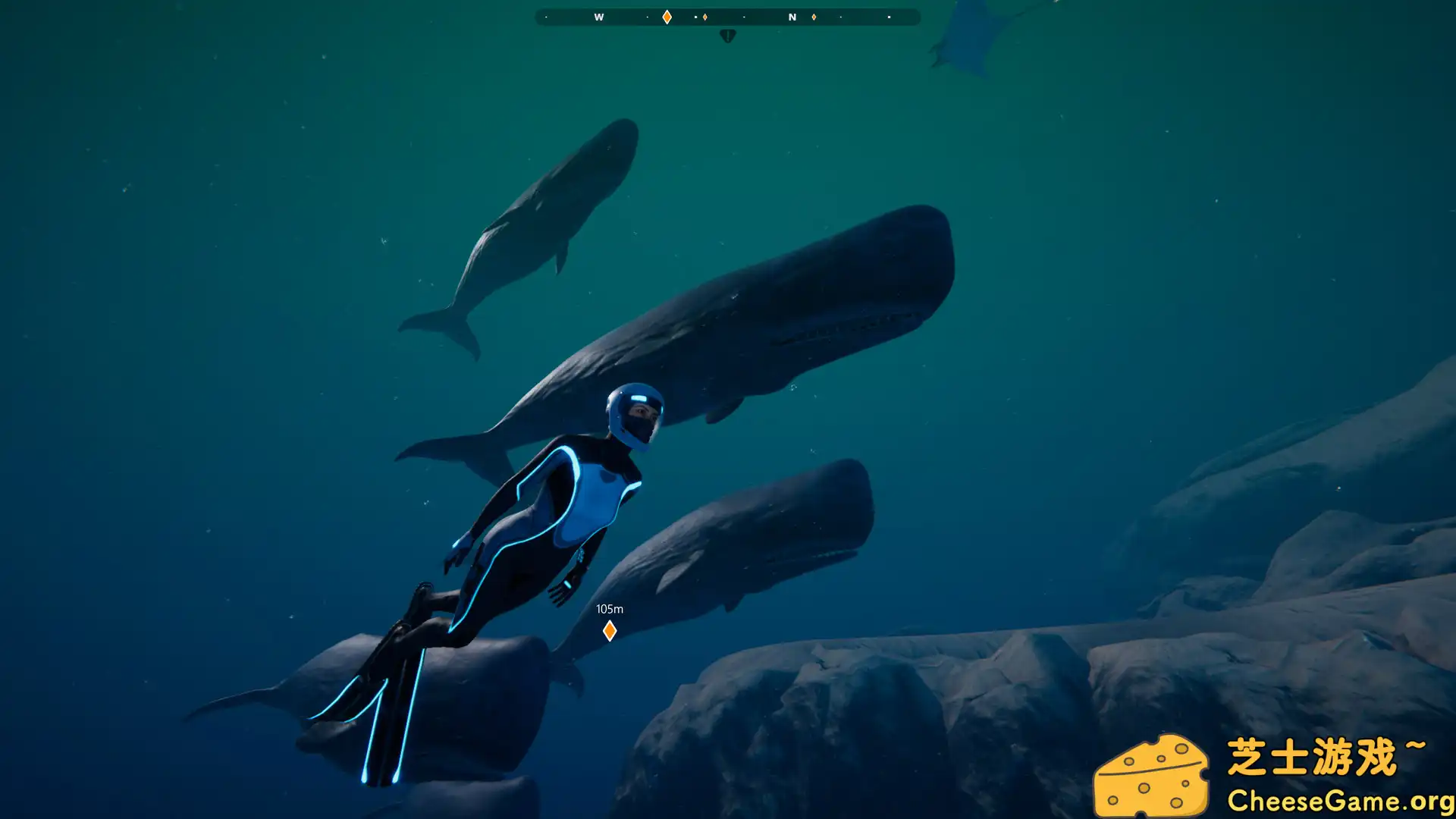Screen dimensions: 1456x819
Task: Click the N heading label on the compass
Action: point(792,17)
